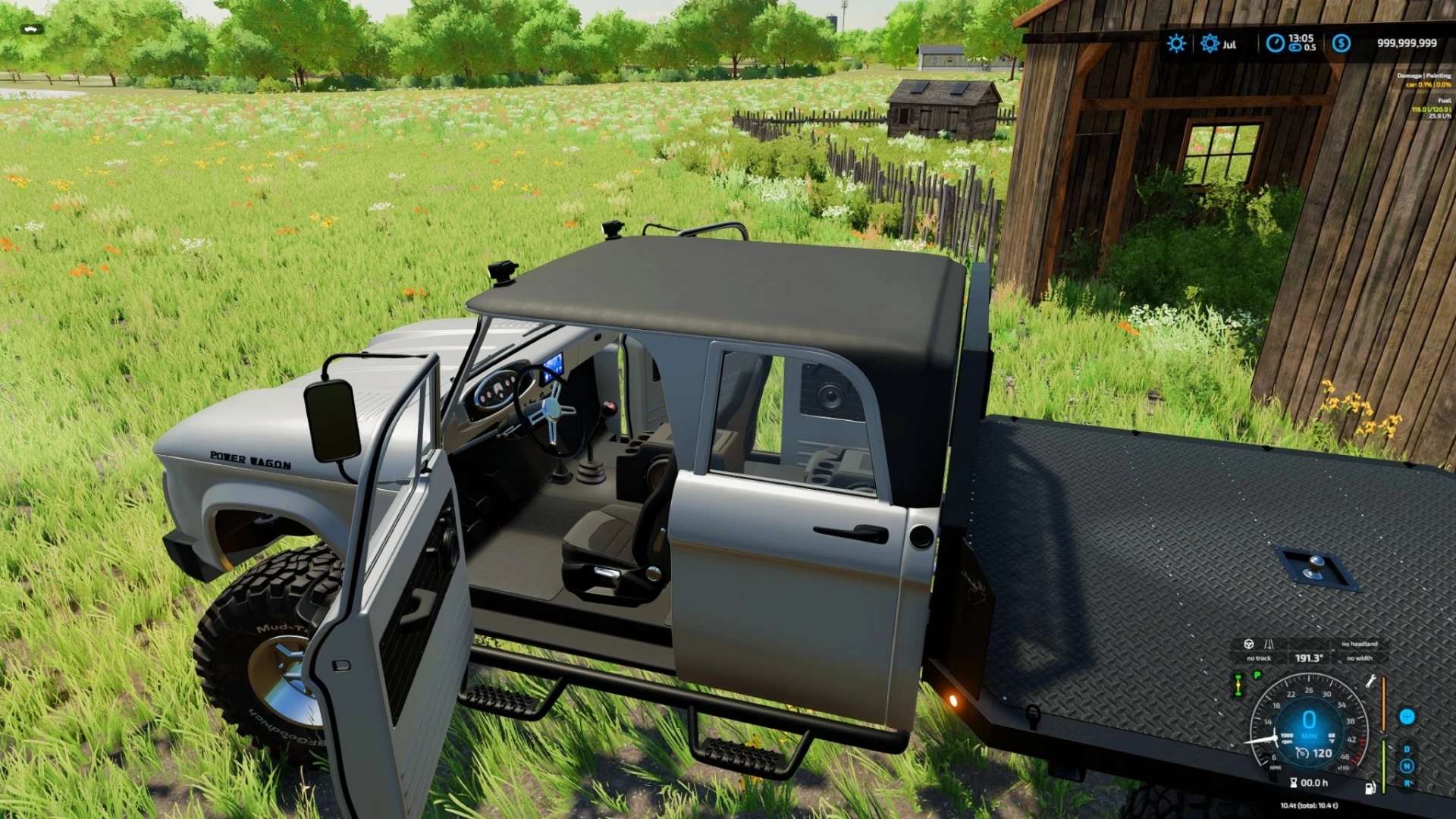Toggle the green parking brake indicator
This screenshot has width=1456, height=819.
1257,674
